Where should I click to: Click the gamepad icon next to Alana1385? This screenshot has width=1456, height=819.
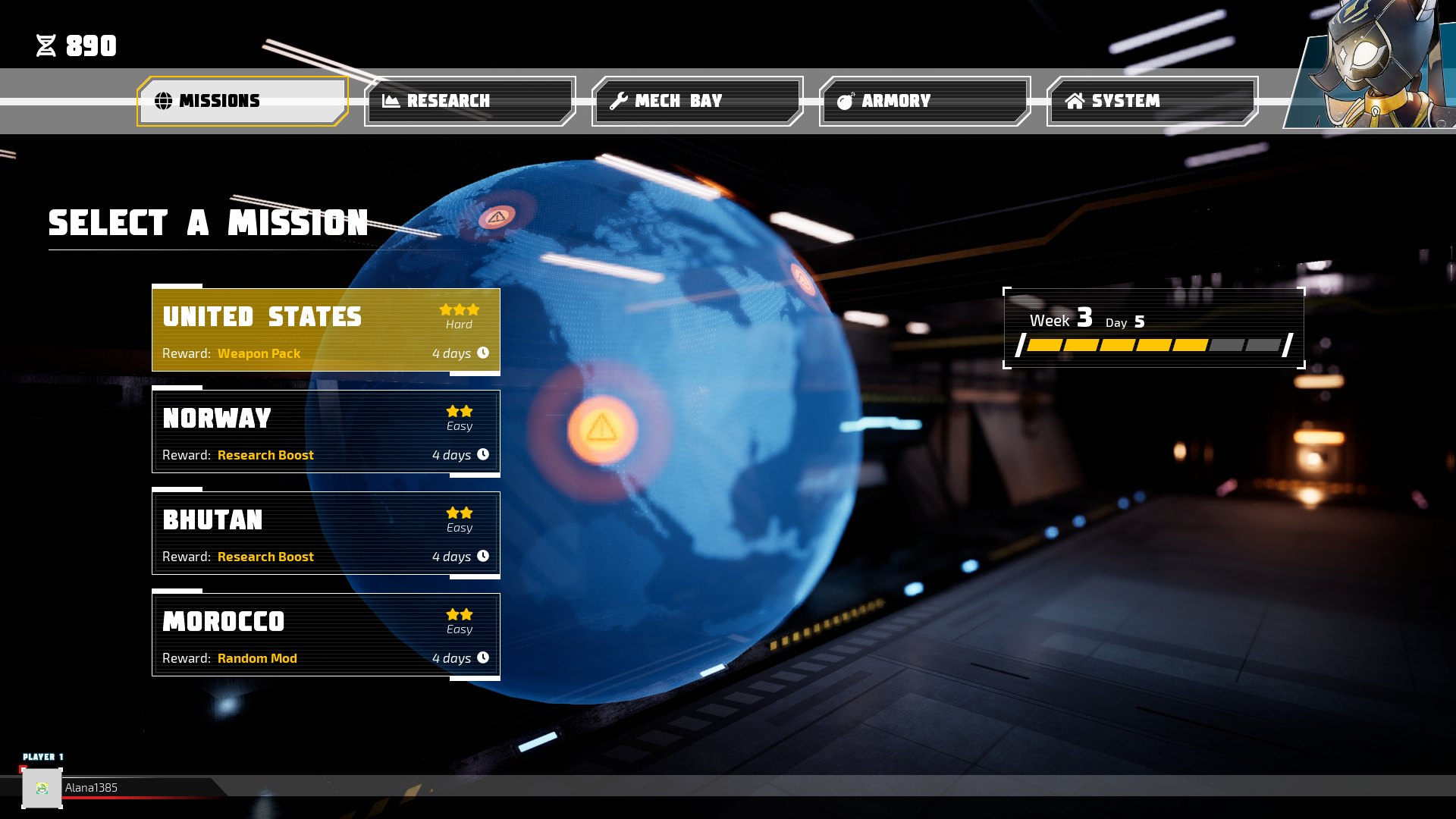pos(42,788)
